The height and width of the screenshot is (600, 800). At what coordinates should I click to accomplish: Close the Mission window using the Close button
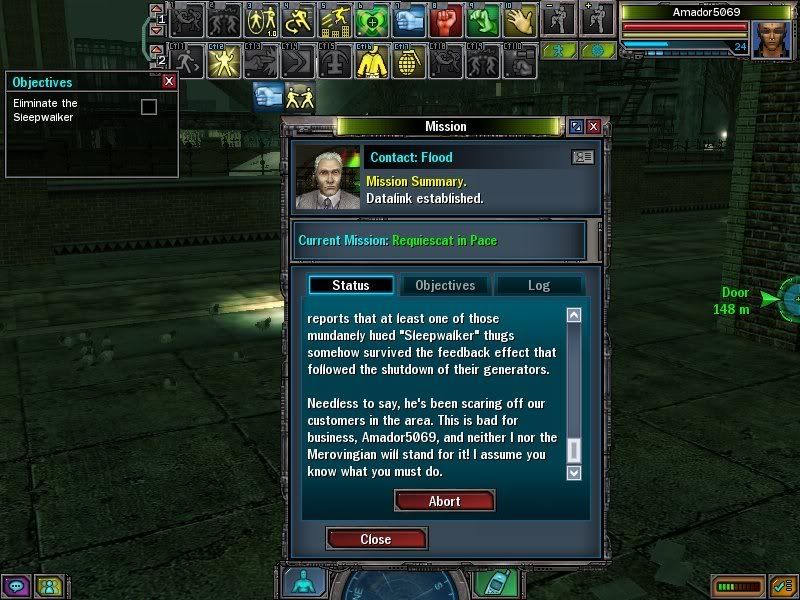(x=376, y=539)
